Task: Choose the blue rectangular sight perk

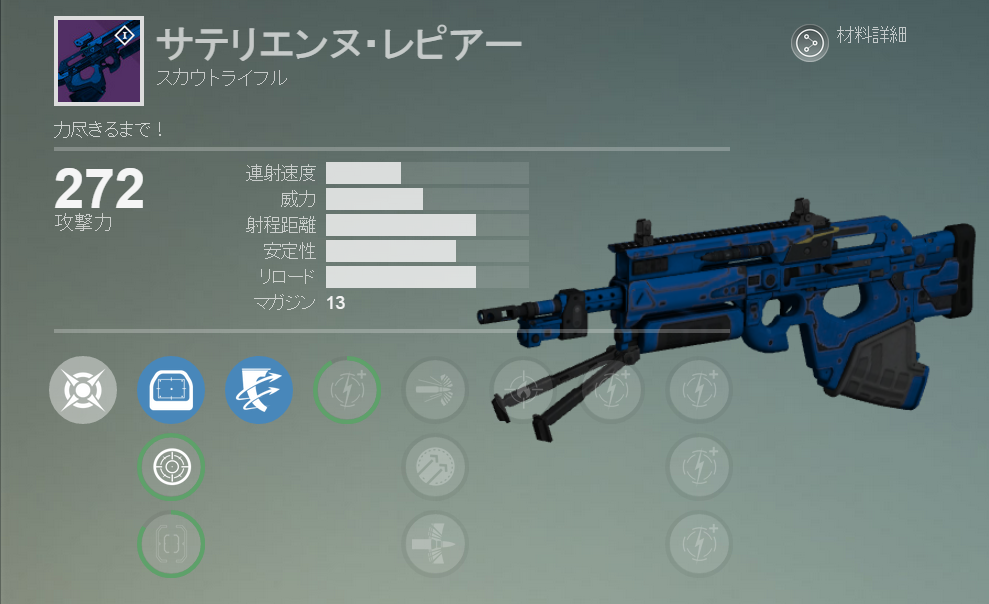Action: click(x=171, y=390)
